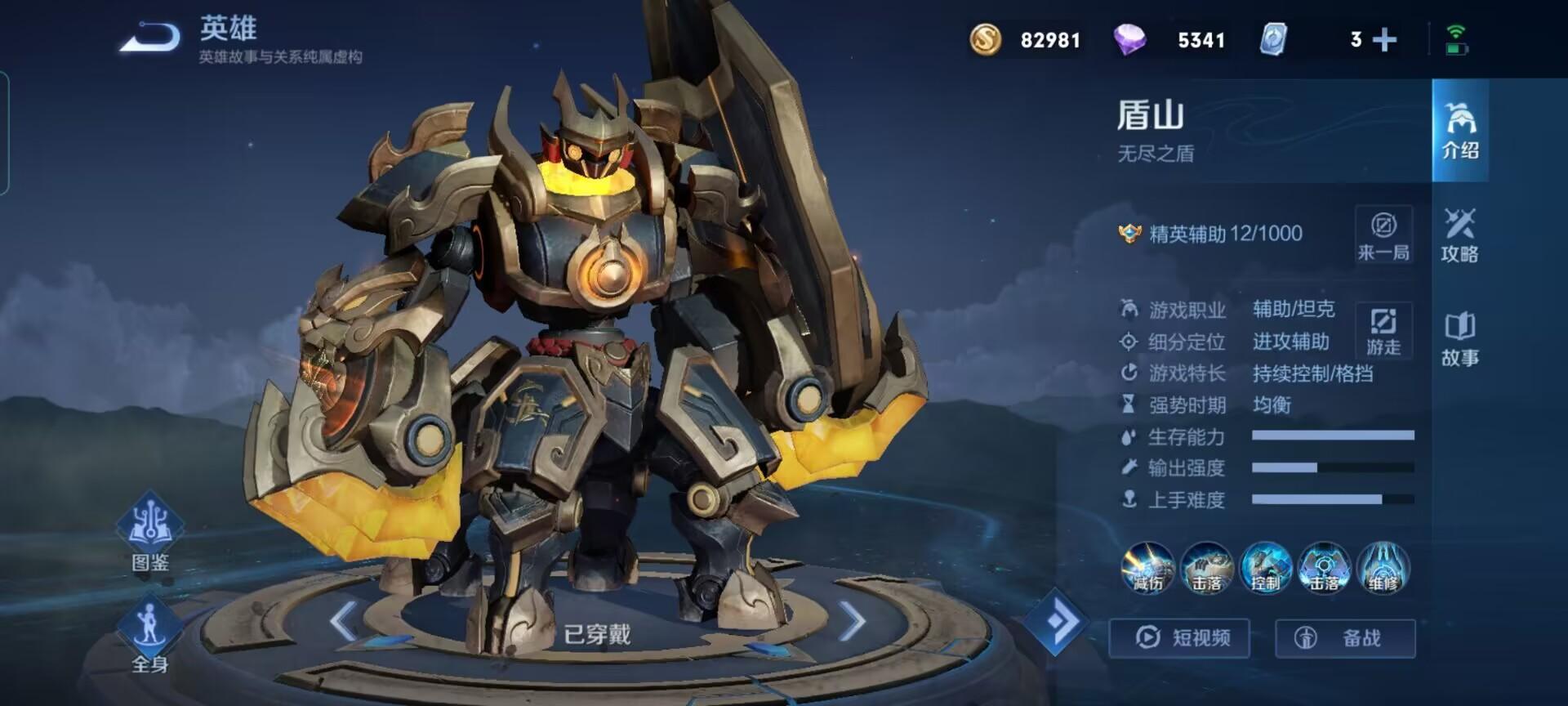This screenshot has width=1568, height=706.
Task: Tap the back arrow beside 英雄 title
Action: (x=149, y=34)
